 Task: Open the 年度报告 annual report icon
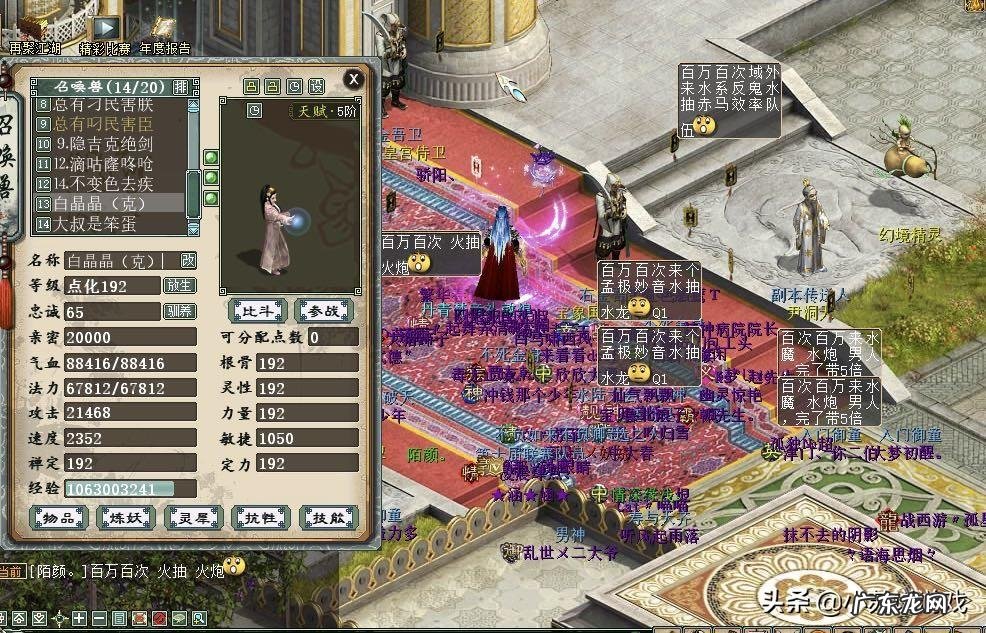165,32
